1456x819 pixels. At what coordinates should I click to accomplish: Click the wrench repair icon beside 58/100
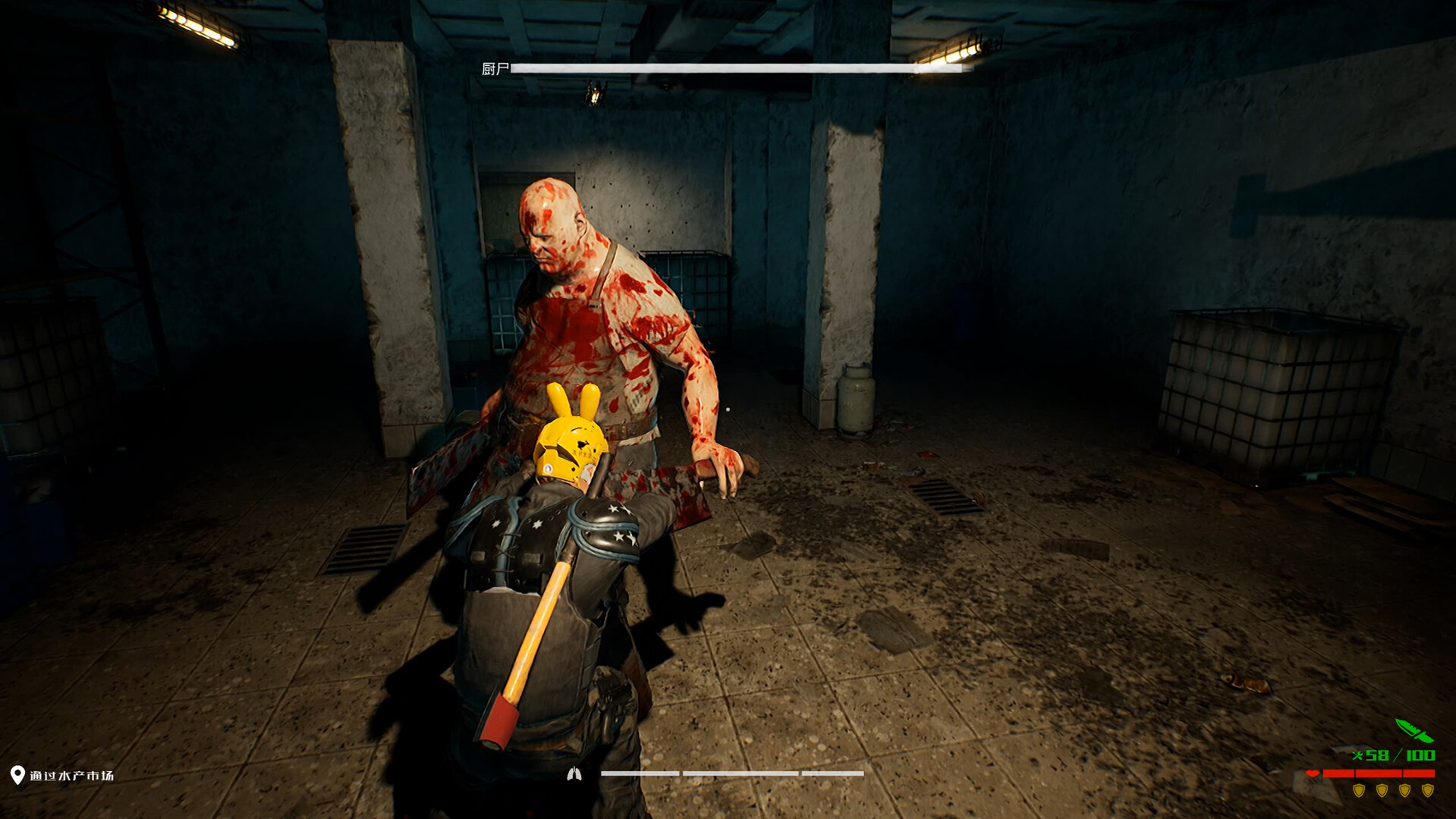click(1357, 755)
